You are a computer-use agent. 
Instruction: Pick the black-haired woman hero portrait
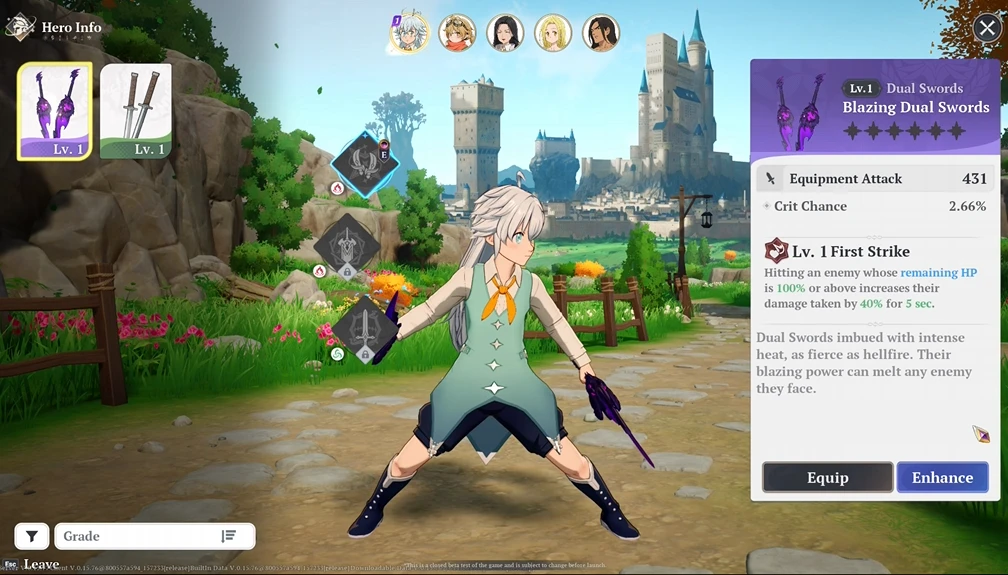505,33
